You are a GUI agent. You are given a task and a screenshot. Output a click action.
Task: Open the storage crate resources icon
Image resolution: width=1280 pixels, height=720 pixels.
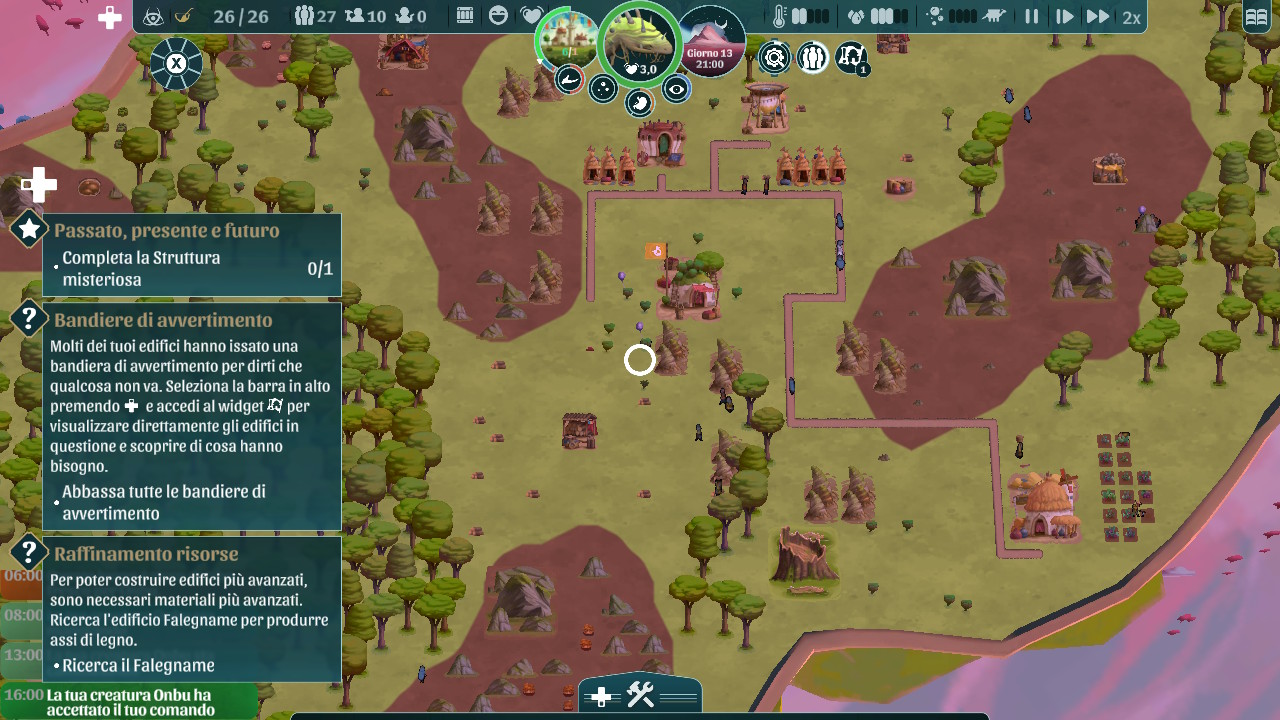coord(465,16)
